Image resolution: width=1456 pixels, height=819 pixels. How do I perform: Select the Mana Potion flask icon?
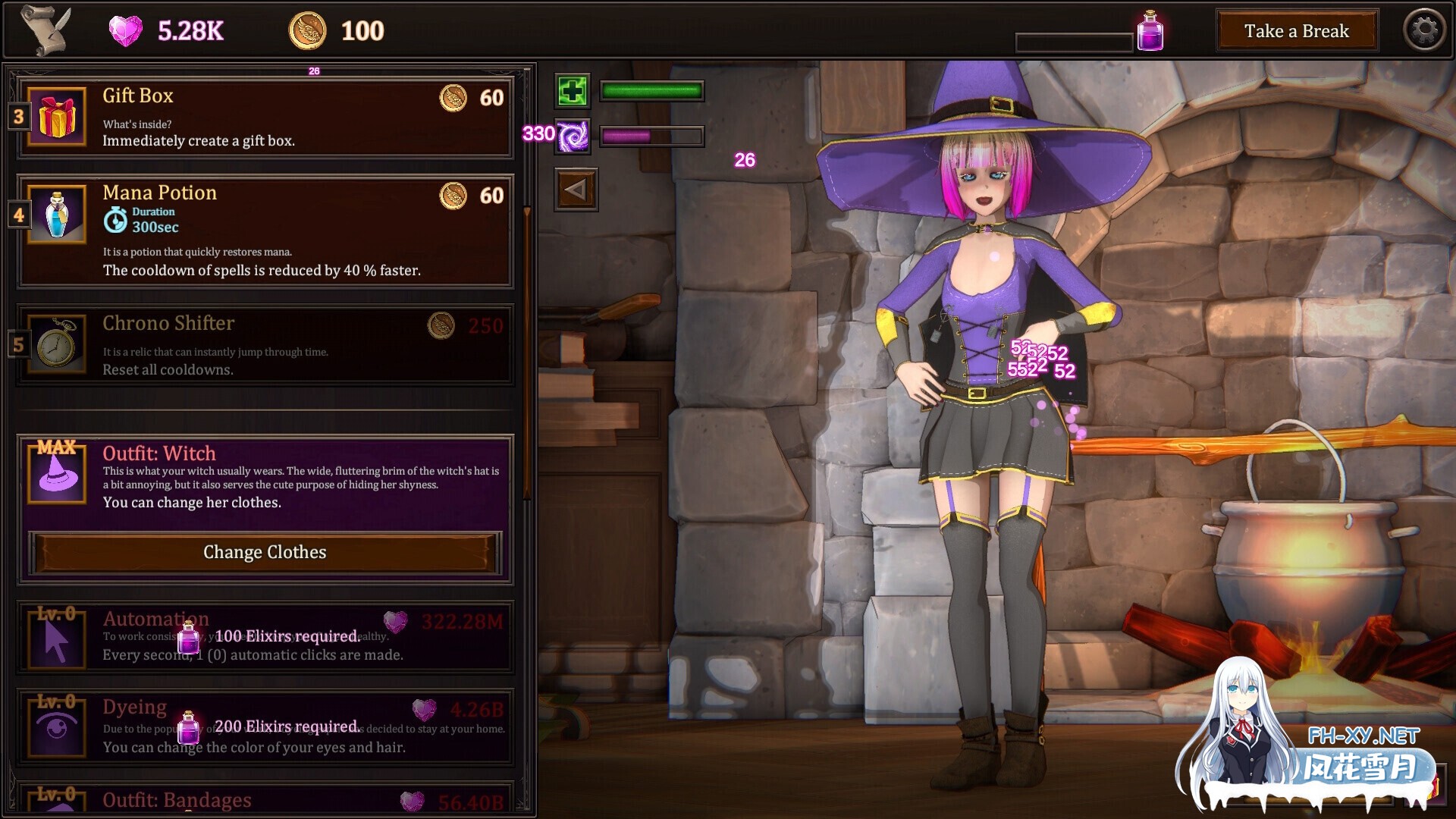click(55, 215)
